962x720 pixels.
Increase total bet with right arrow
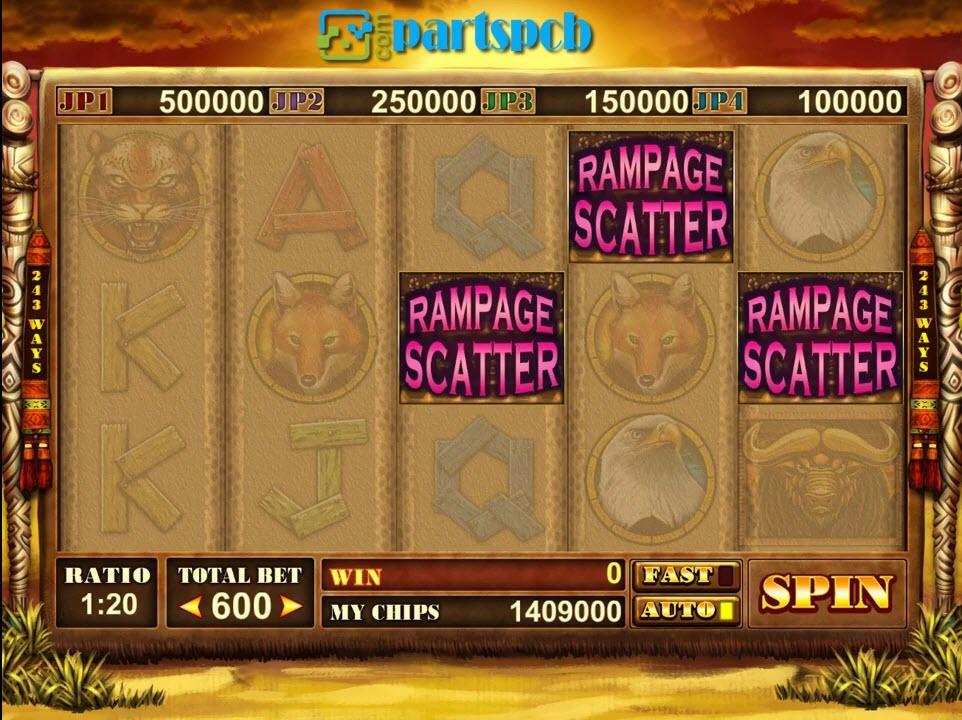tap(290, 606)
